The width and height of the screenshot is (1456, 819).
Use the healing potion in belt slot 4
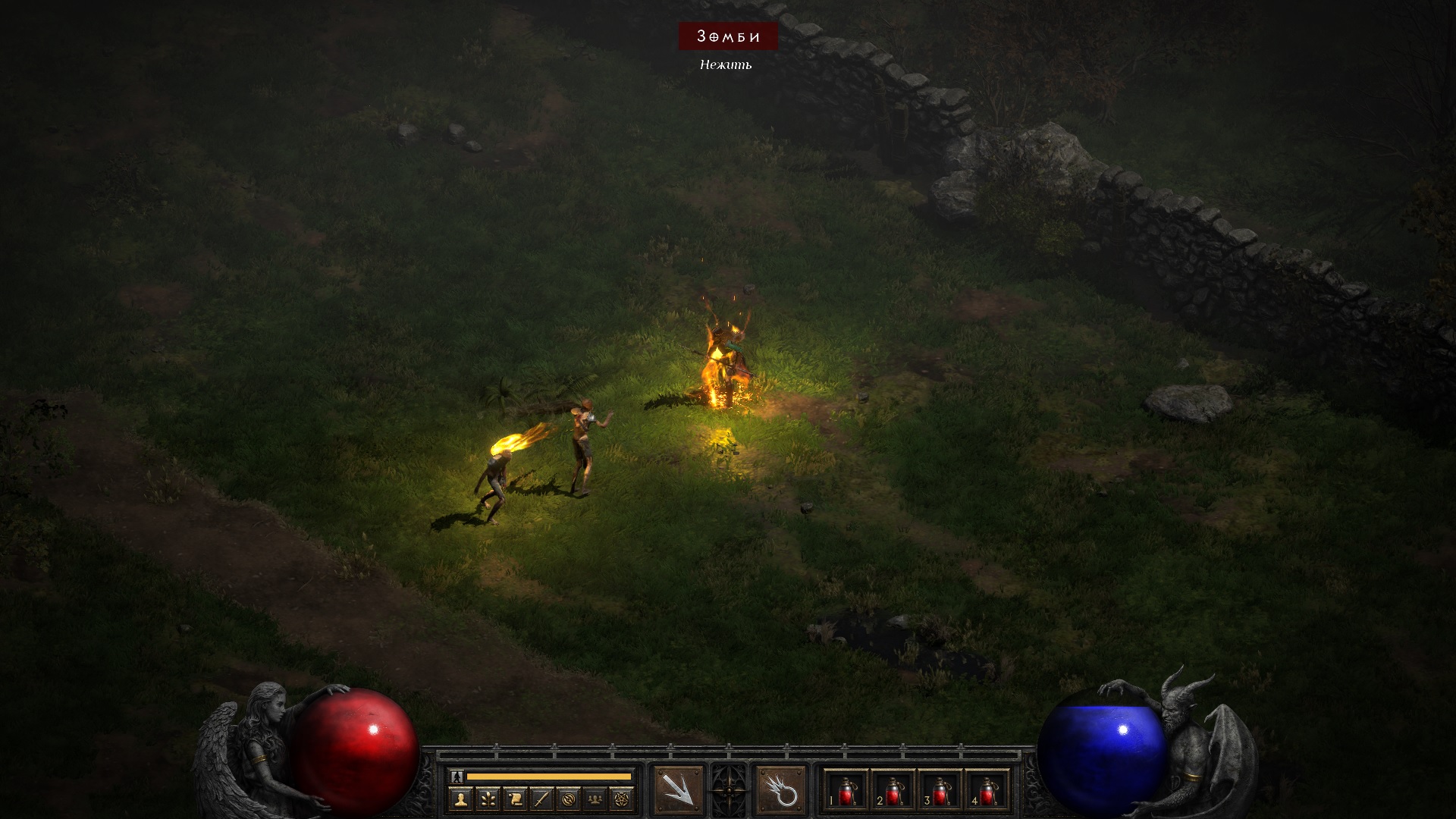(x=987, y=791)
